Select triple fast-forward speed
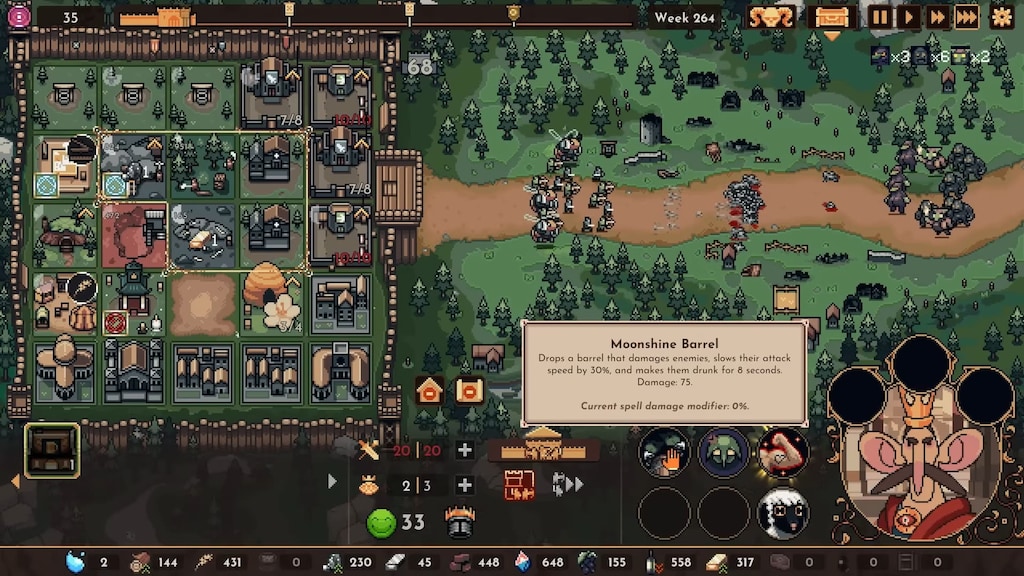The height and width of the screenshot is (576, 1024). point(966,17)
